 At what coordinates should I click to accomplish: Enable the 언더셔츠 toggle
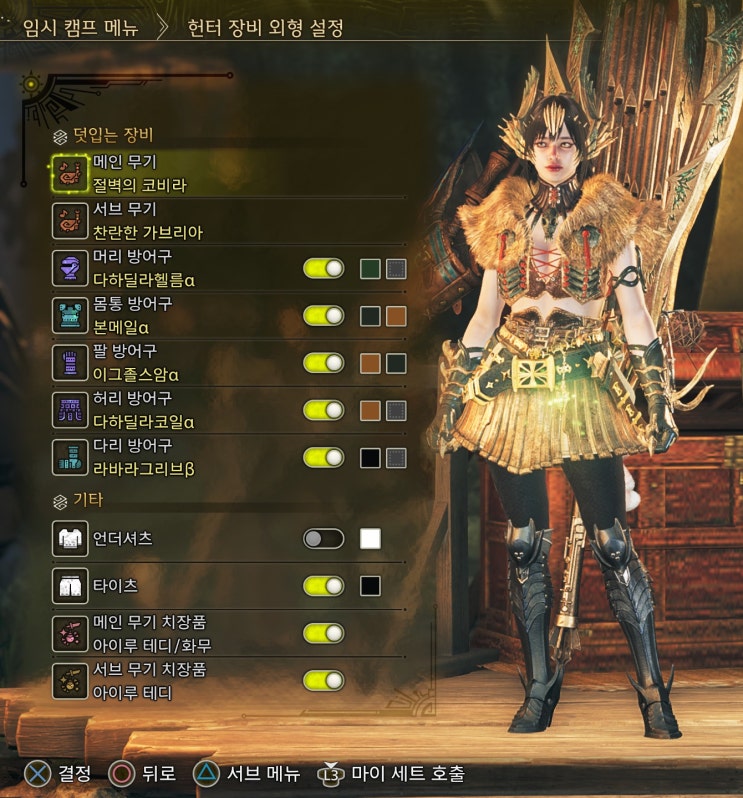coord(323,539)
